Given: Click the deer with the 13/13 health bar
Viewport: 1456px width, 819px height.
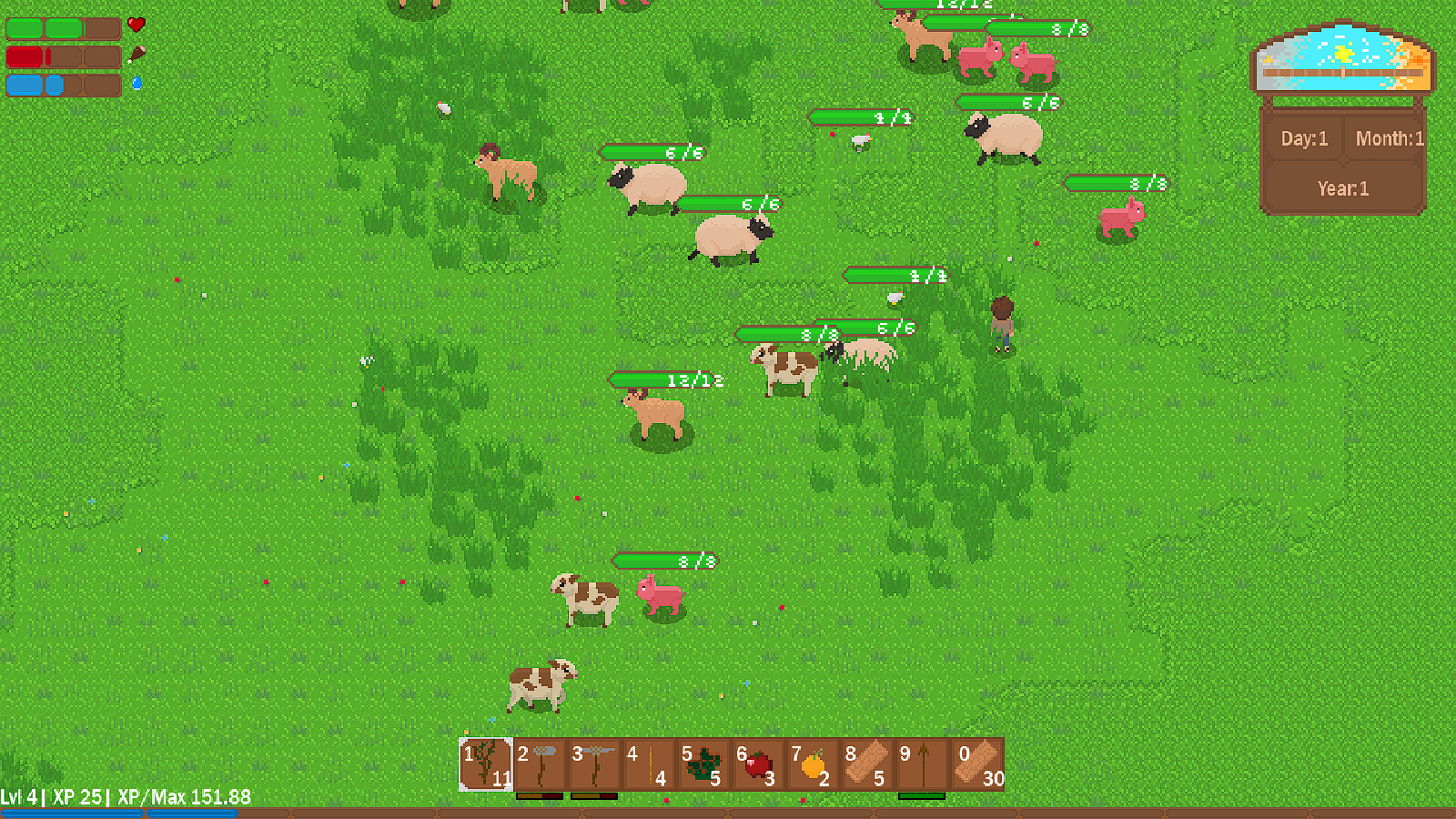Looking at the screenshot, I should 658,414.
